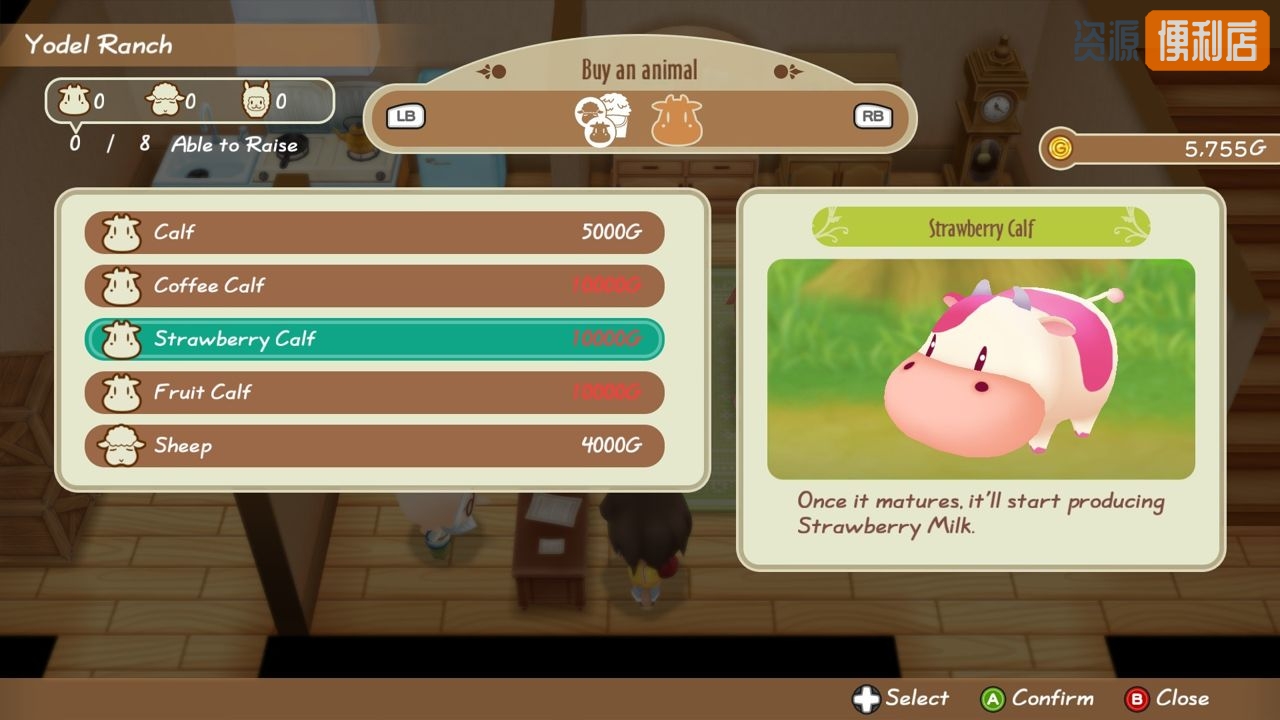Image resolution: width=1280 pixels, height=720 pixels.
Task: Select the Fruit Calf listing
Action: tap(374, 392)
